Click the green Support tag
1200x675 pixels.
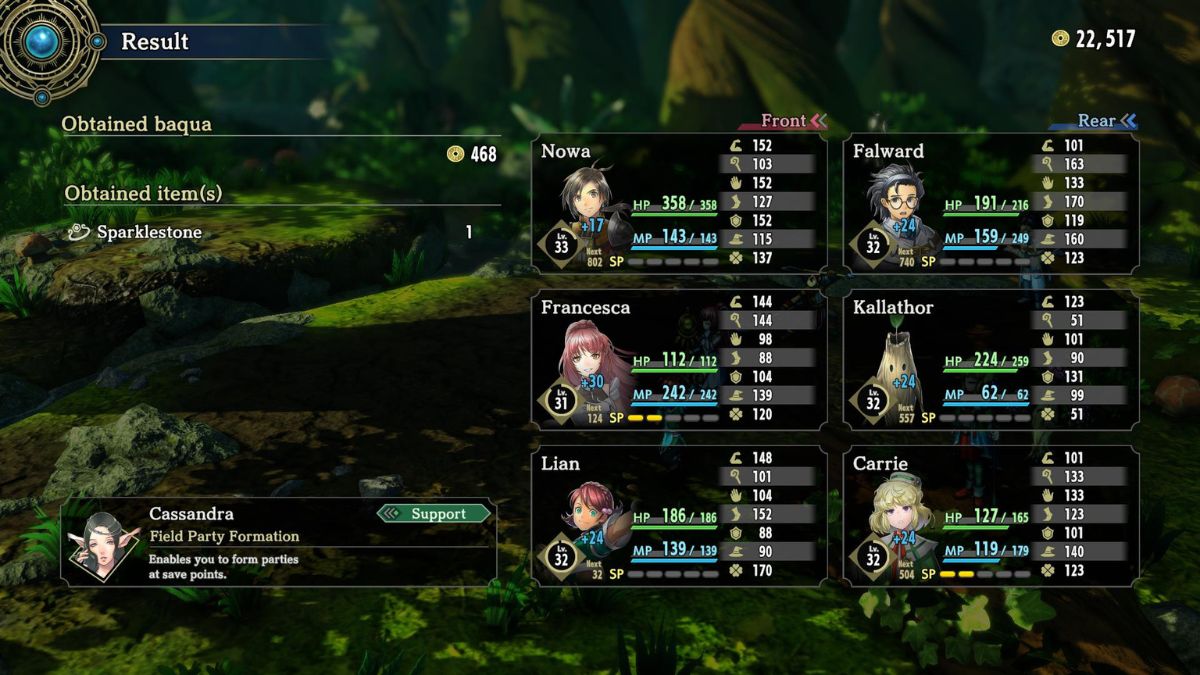pos(436,514)
